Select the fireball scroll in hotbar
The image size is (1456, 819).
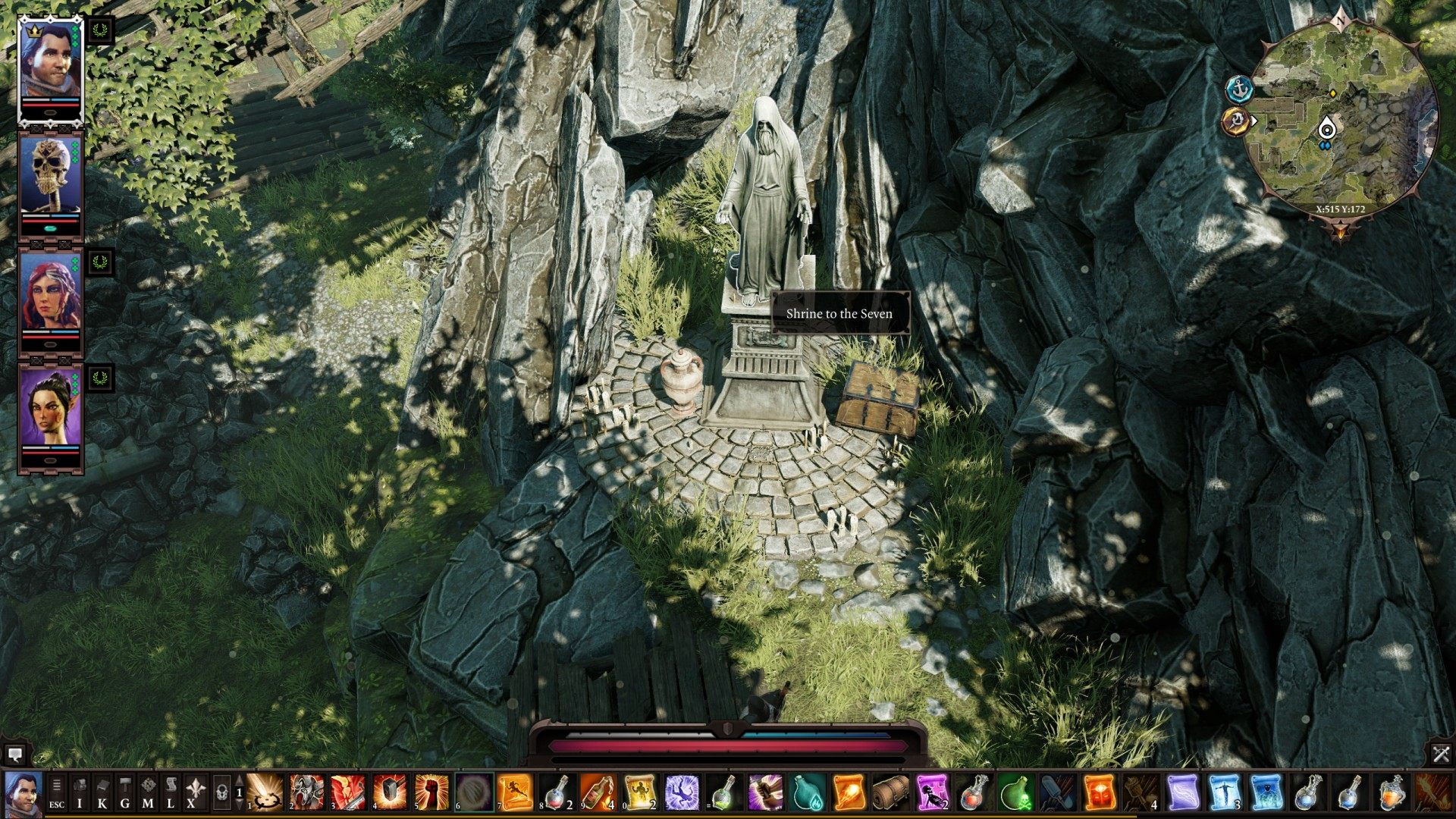tap(848, 793)
